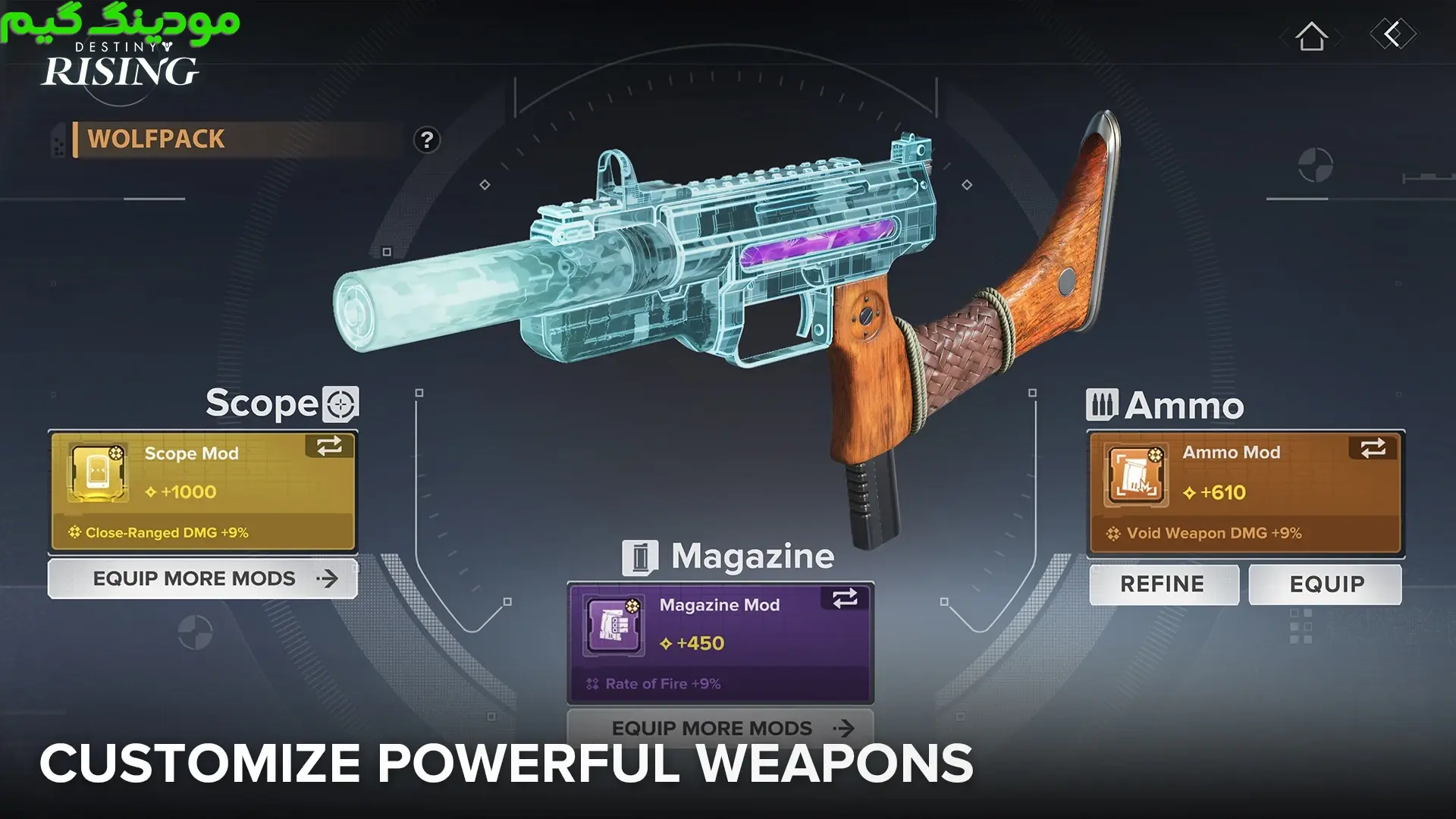Equip more mods under Magazine
Viewport: 1456px width, 819px height.
[720, 728]
